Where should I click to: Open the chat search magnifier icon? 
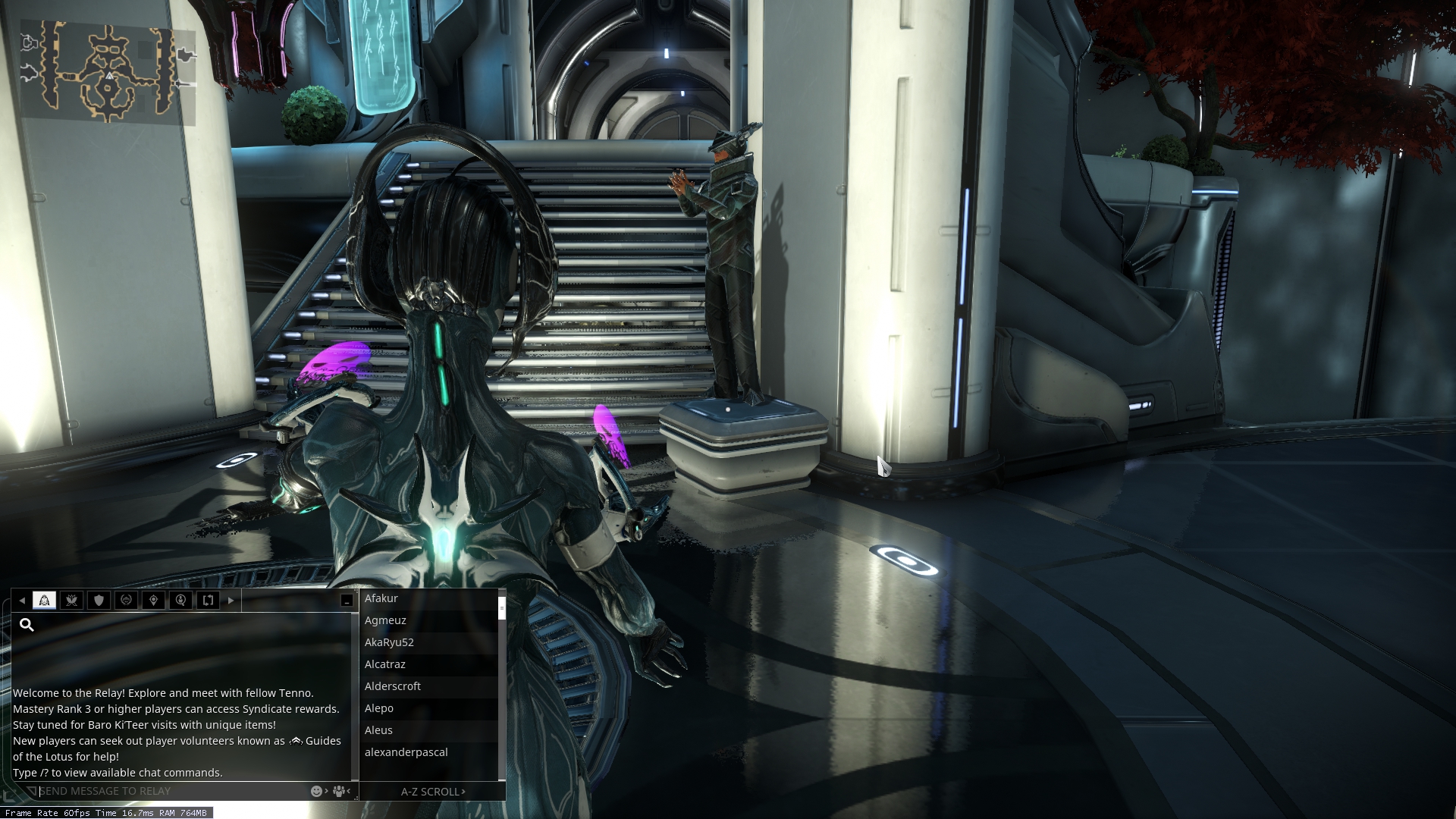(27, 625)
